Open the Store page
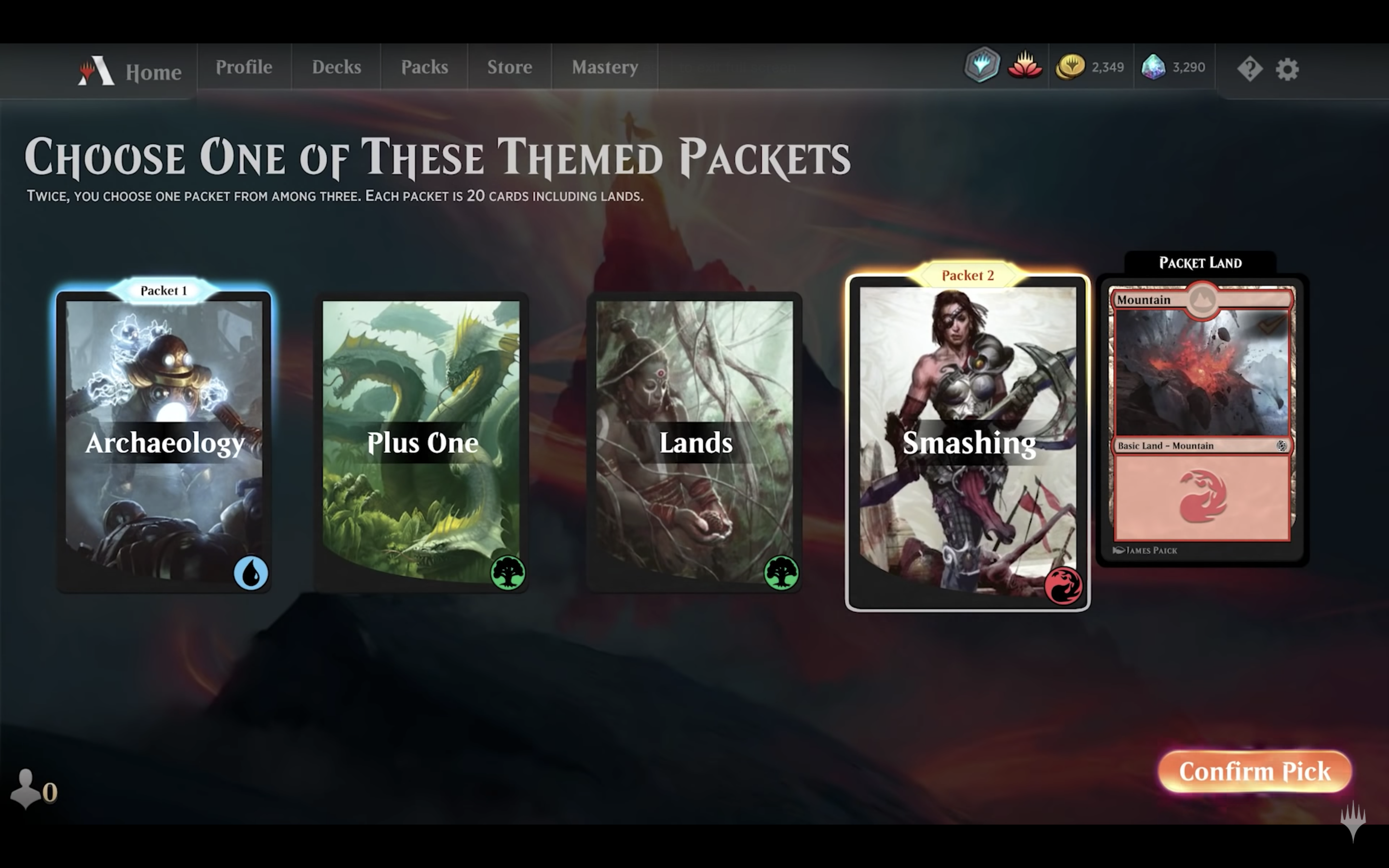The image size is (1389, 868). click(509, 67)
